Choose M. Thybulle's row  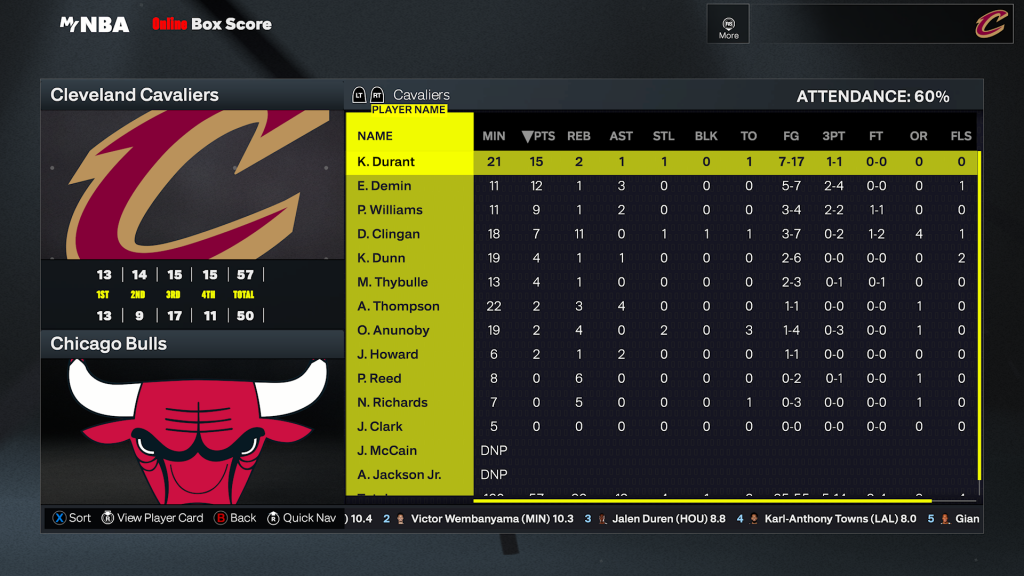pos(392,282)
